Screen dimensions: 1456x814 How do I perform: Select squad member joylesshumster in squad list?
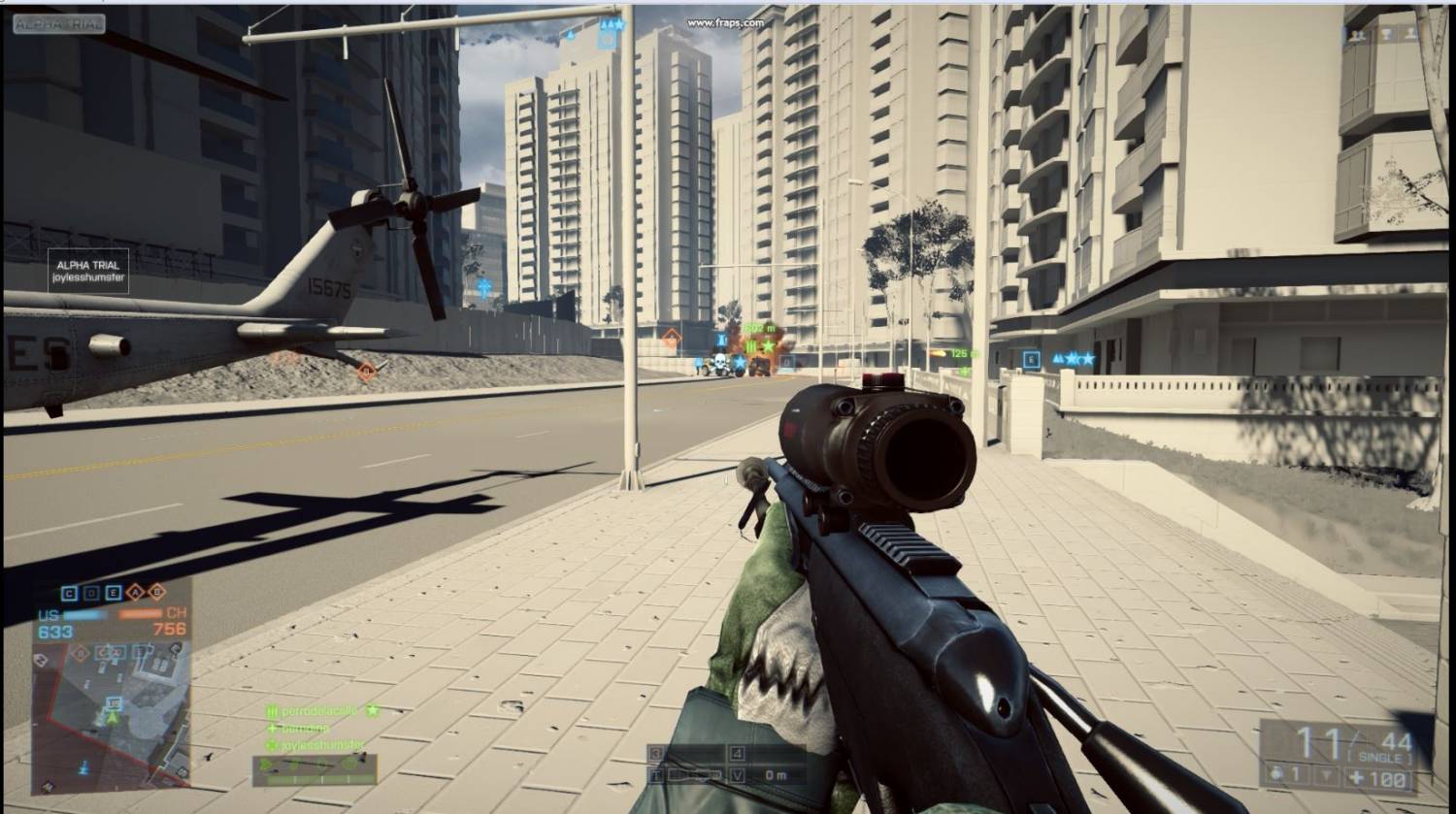coord(316,745)
